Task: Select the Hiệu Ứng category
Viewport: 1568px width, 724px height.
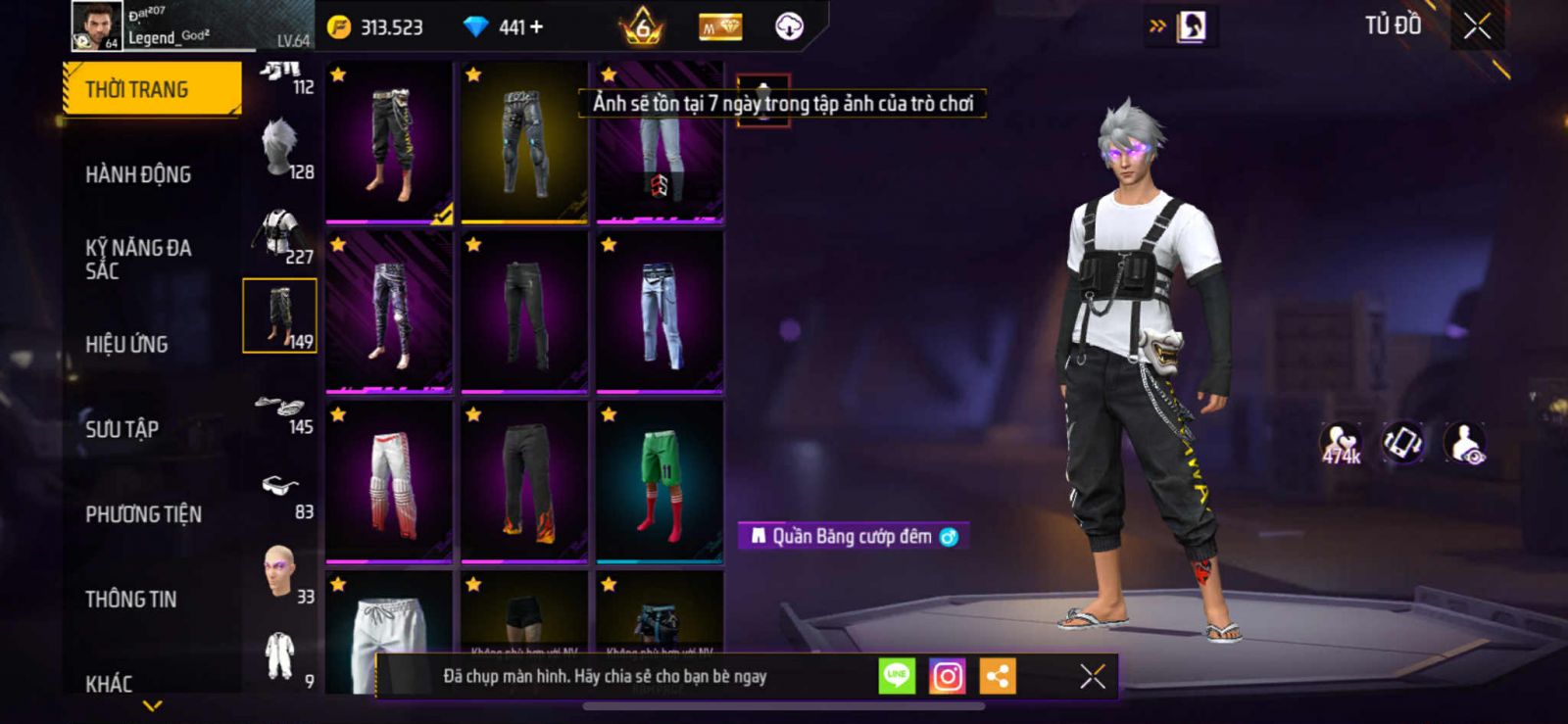Action: (126, 344)
